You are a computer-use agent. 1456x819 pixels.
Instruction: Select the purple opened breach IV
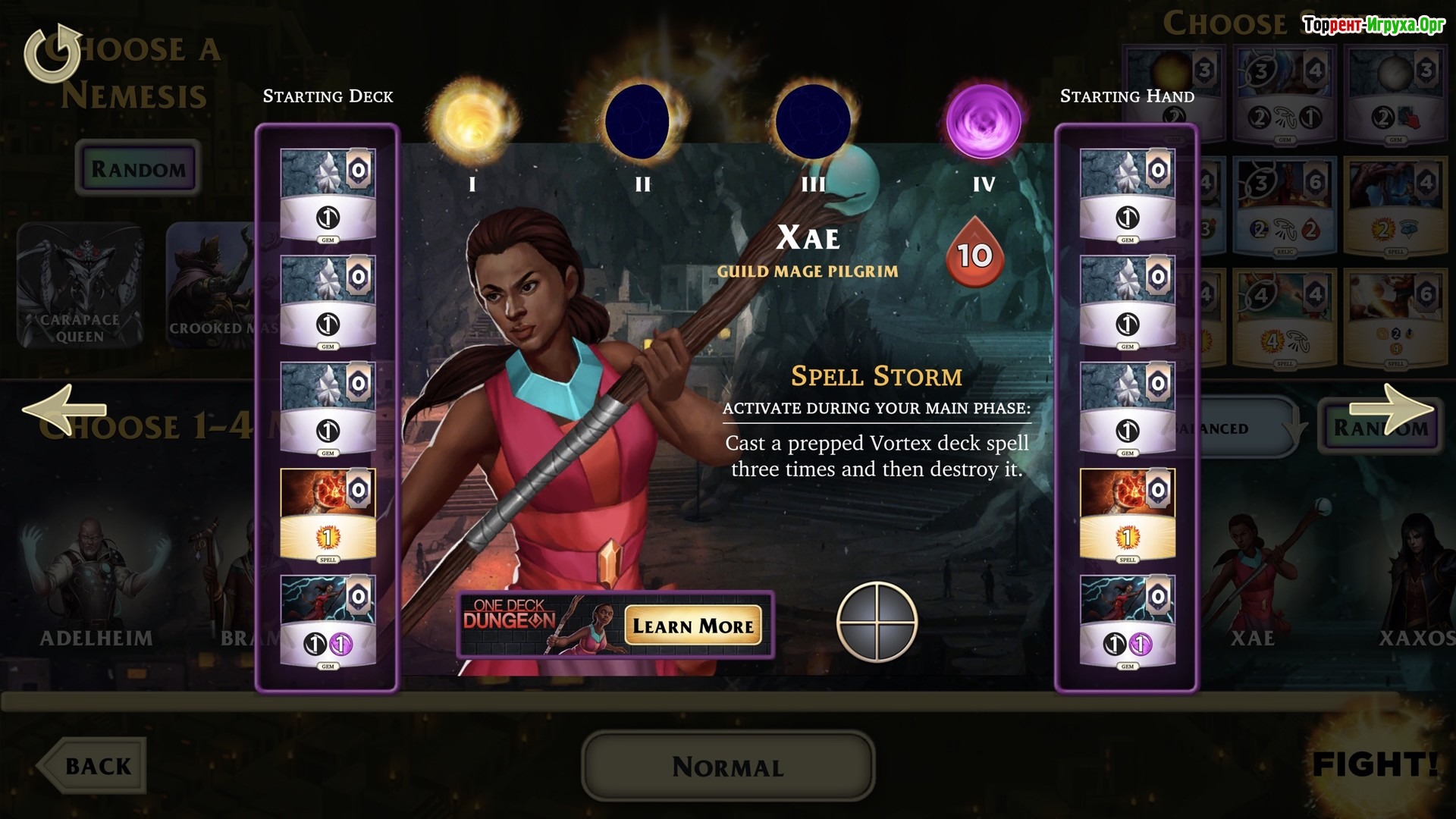(984, 121)
